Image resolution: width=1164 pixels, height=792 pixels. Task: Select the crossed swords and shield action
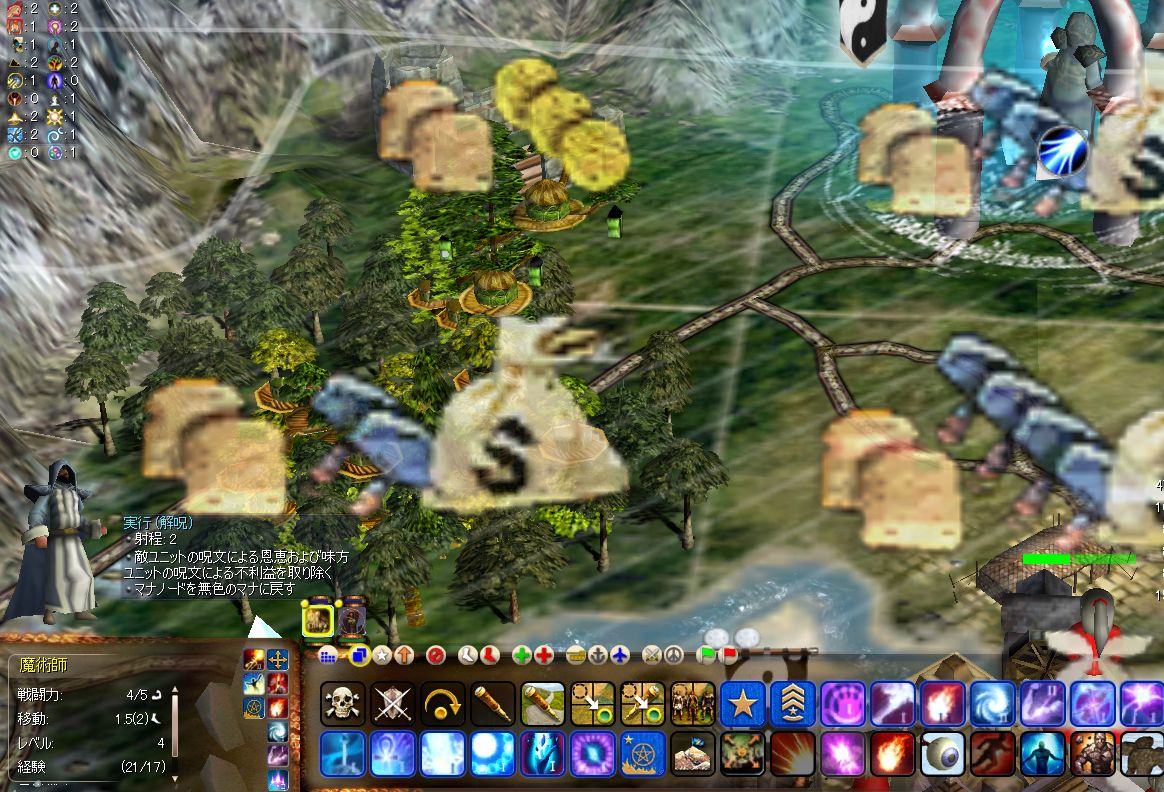click(393, 704)
